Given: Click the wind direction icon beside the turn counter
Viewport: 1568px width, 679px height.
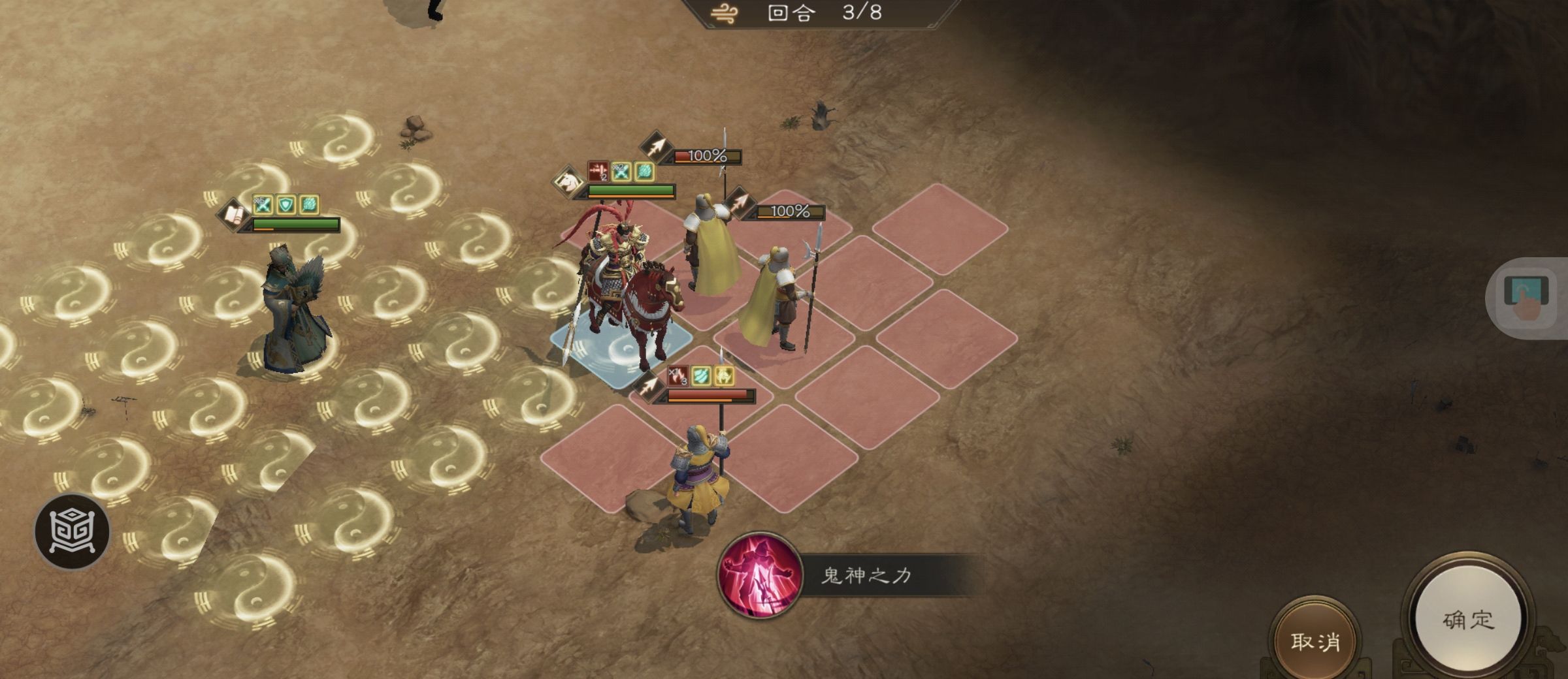Looking at the screenshot, I should point(724,13).
